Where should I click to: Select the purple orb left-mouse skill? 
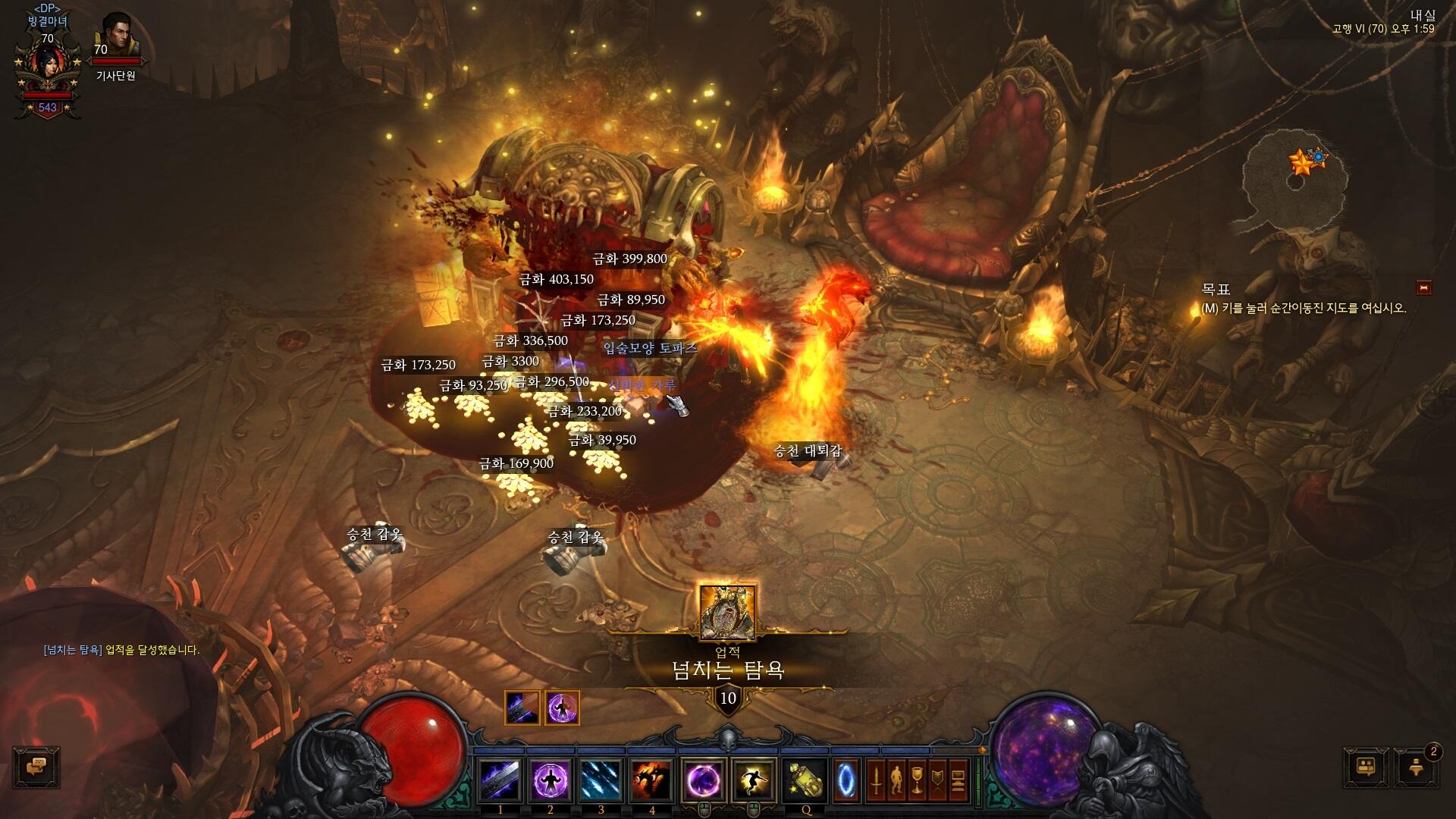(704, 780)
